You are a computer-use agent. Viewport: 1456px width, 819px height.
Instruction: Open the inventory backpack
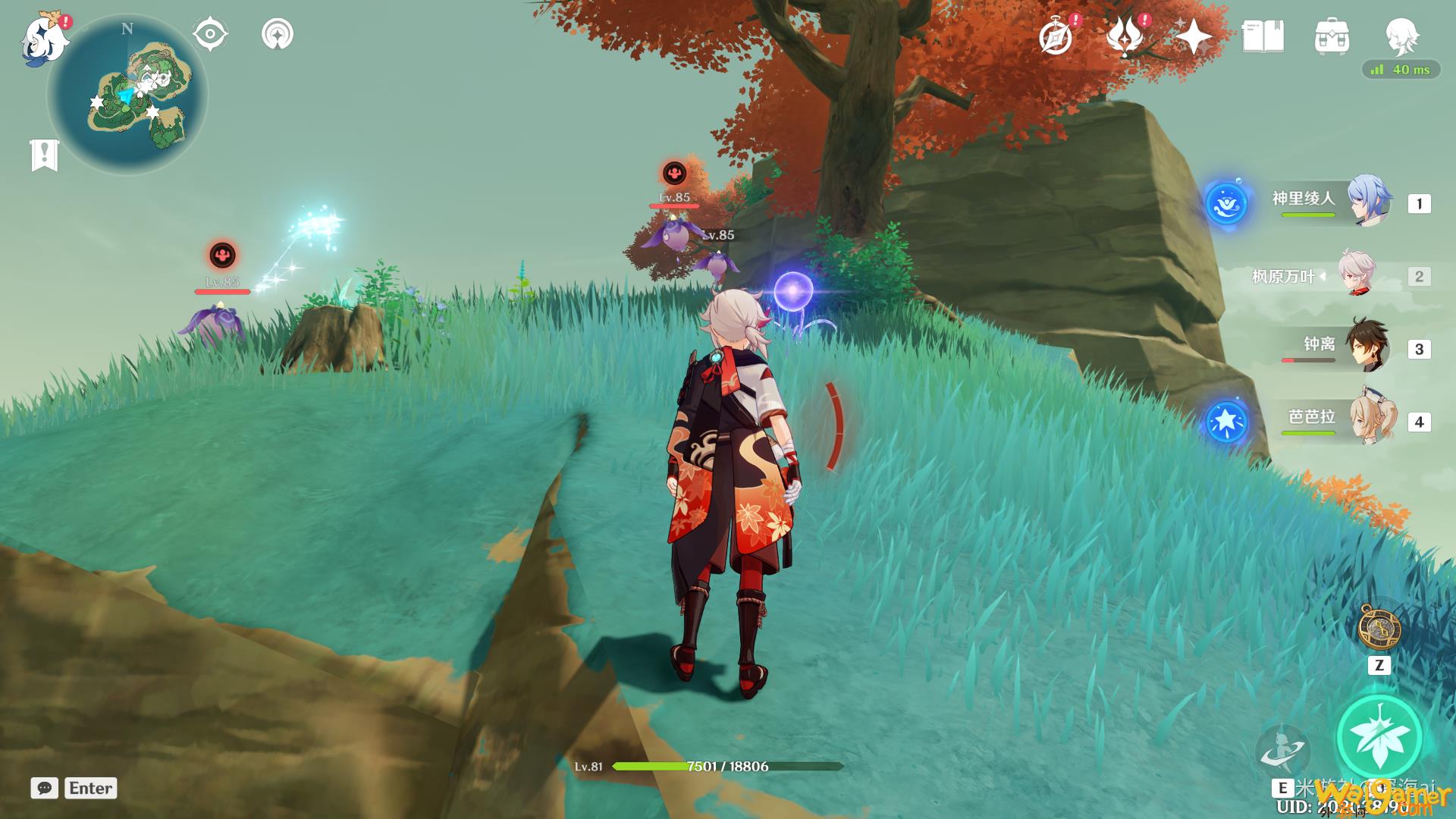[1332, 36]
